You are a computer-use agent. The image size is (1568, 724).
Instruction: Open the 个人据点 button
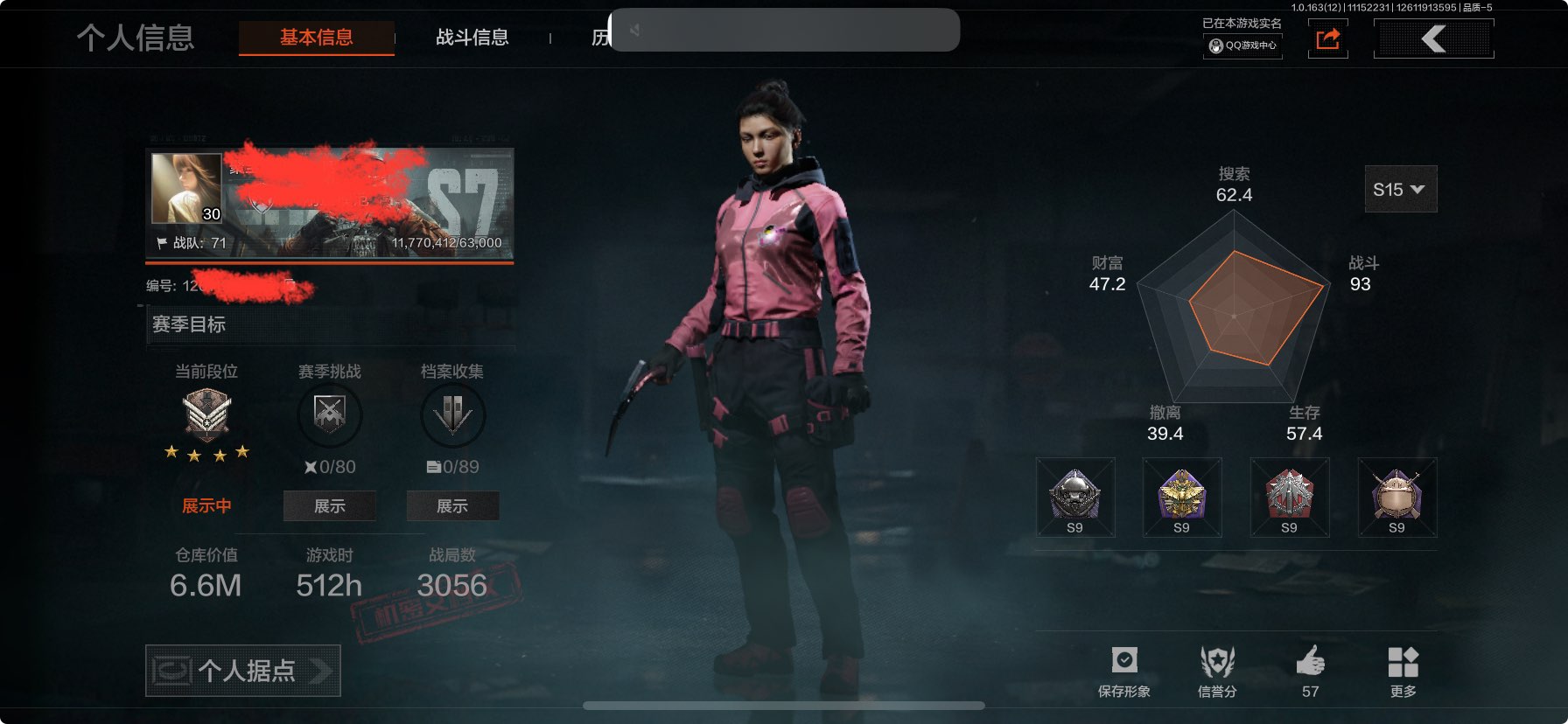coord(243,671)
